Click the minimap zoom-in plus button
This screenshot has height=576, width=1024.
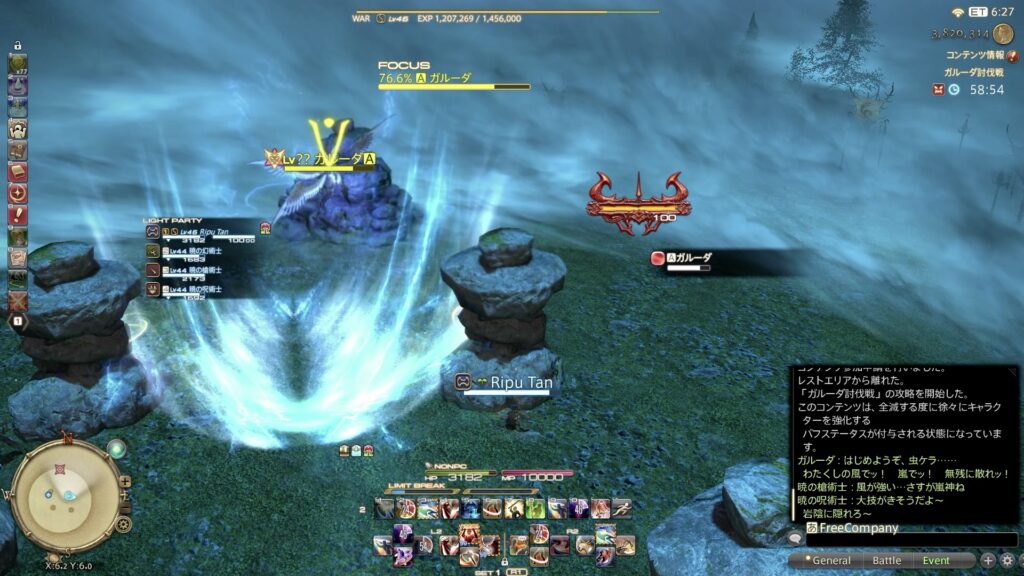pos(125,481)
